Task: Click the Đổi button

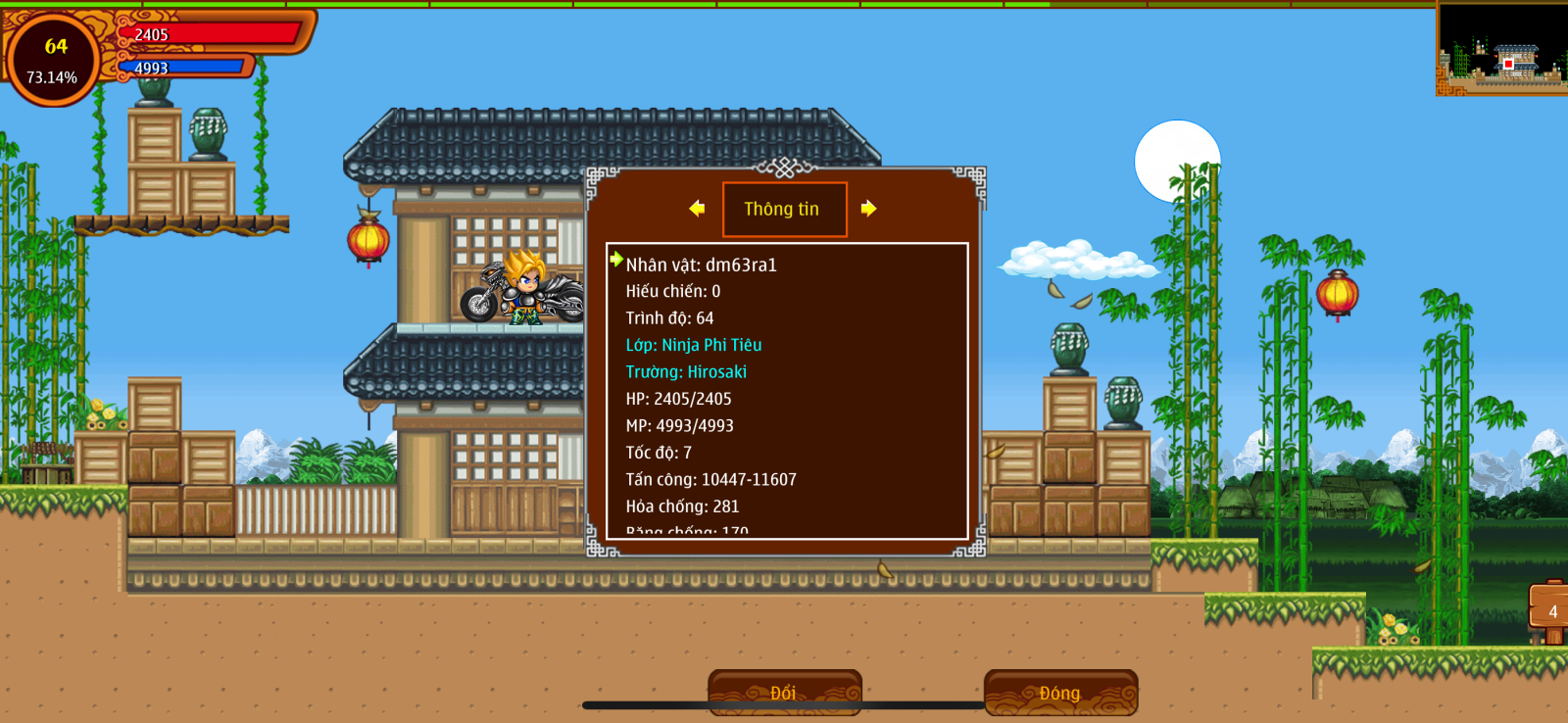Action: (x=784, y=693)
